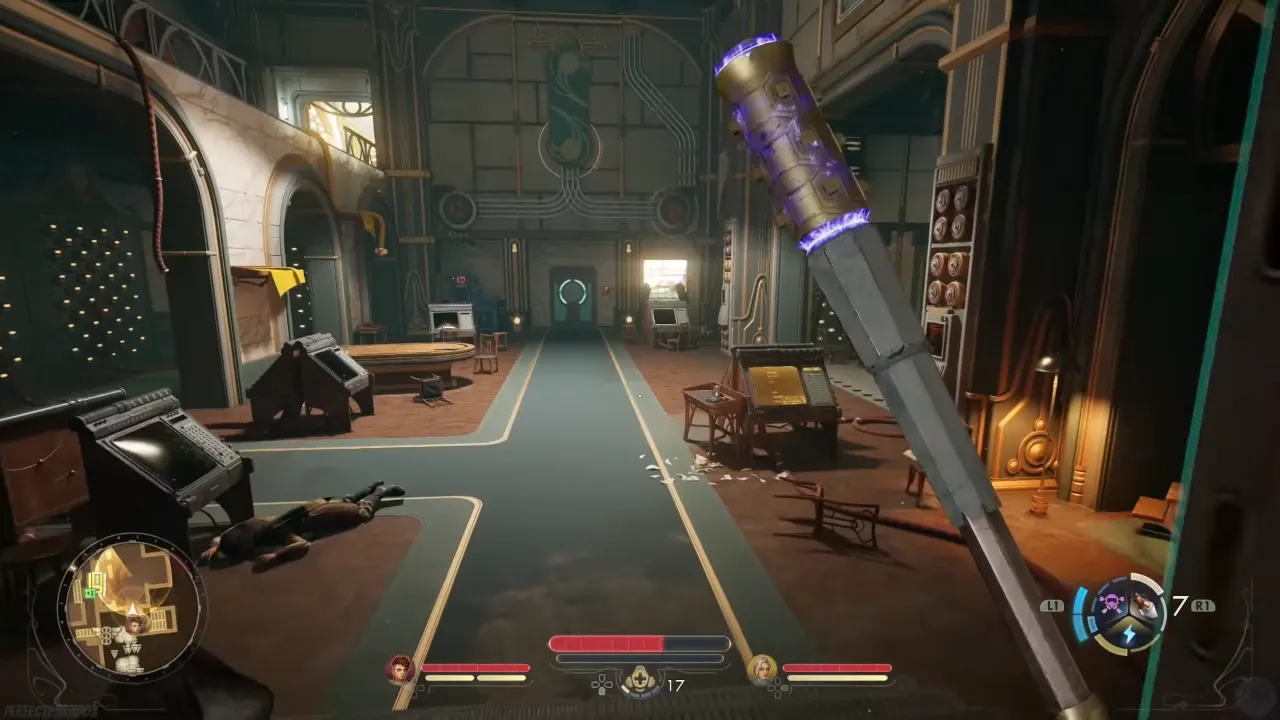Select the revolver slot in the weapon wheel

click(1145, 603)
